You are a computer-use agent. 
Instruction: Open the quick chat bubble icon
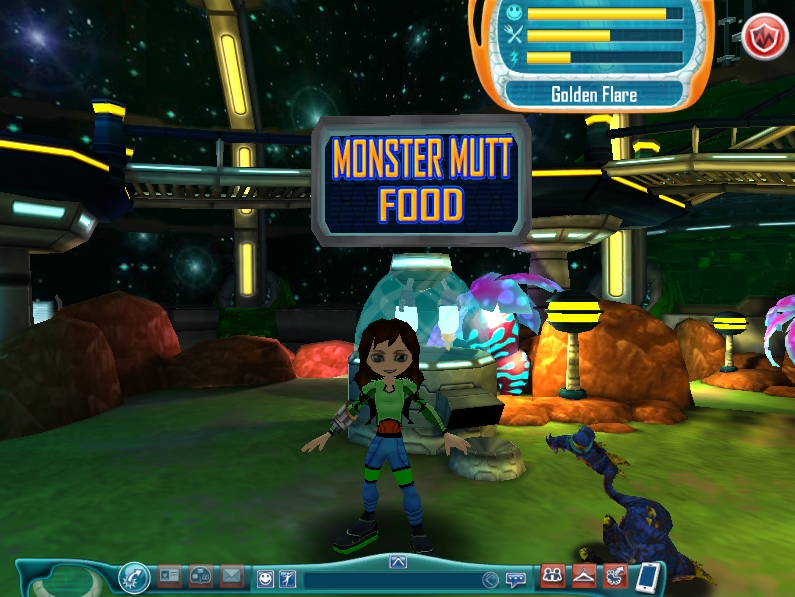(x=516, y=579)
